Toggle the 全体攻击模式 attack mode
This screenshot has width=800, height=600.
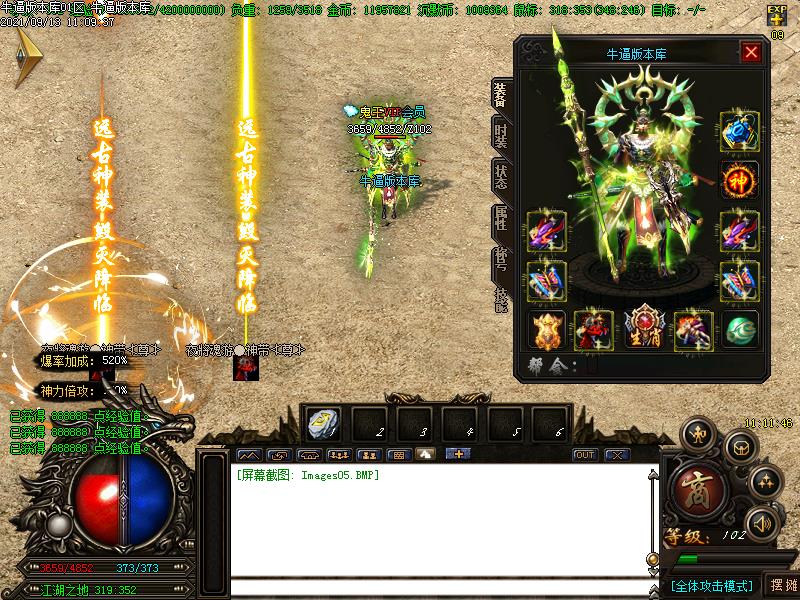(x=711, y=585)
